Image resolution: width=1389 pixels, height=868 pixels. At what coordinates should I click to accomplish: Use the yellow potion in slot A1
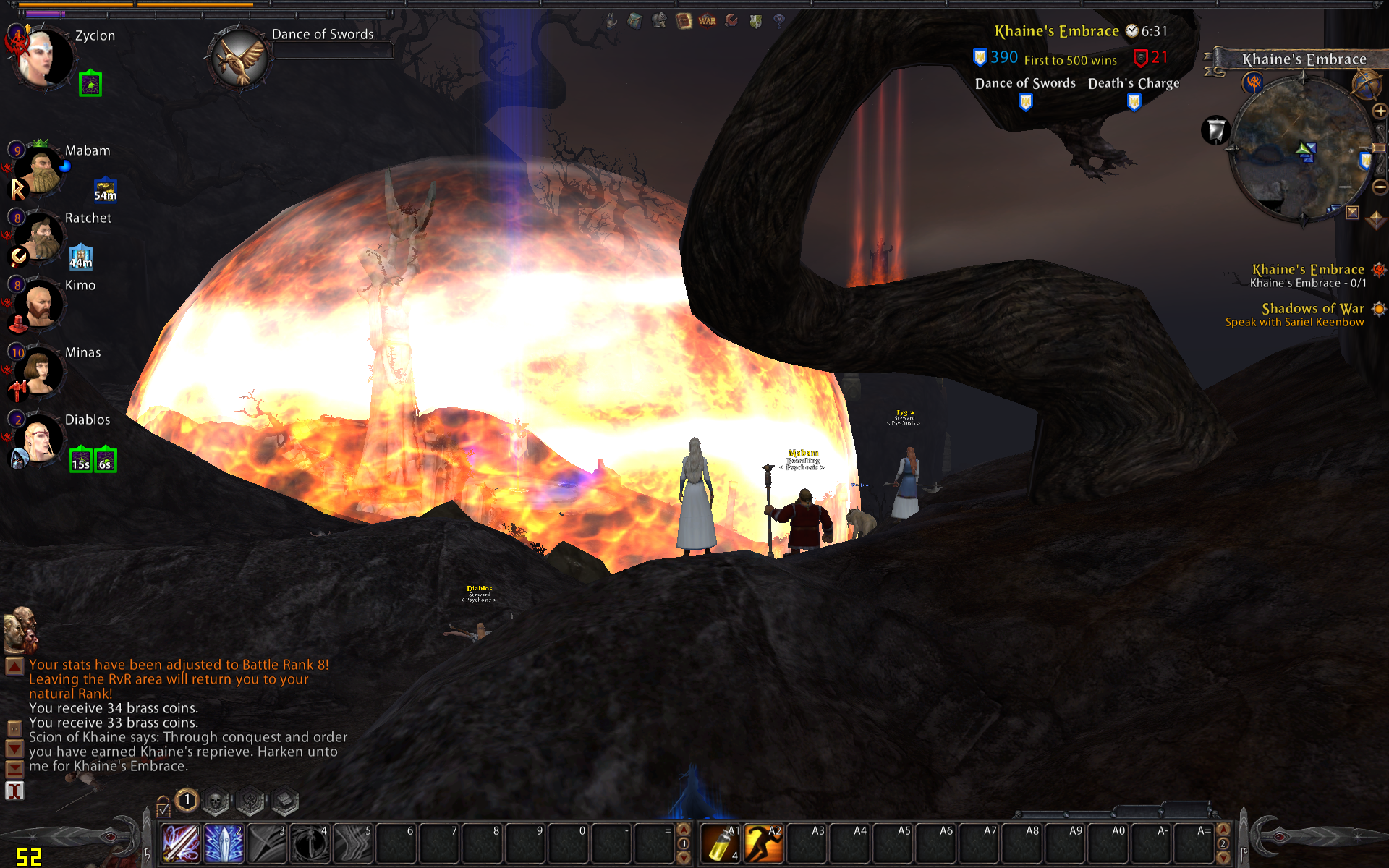click(x=721, y=843)
